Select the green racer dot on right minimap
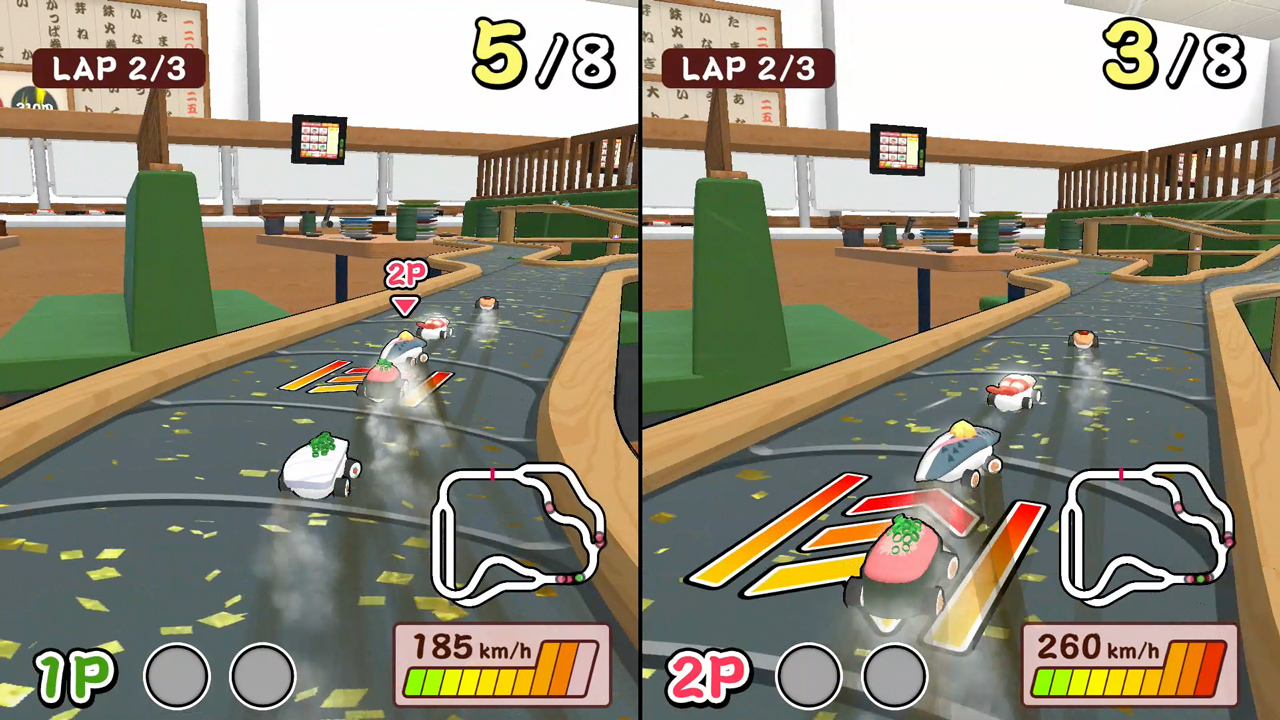The height and width of the screenshot is (720, 1280). [1200, 578]
